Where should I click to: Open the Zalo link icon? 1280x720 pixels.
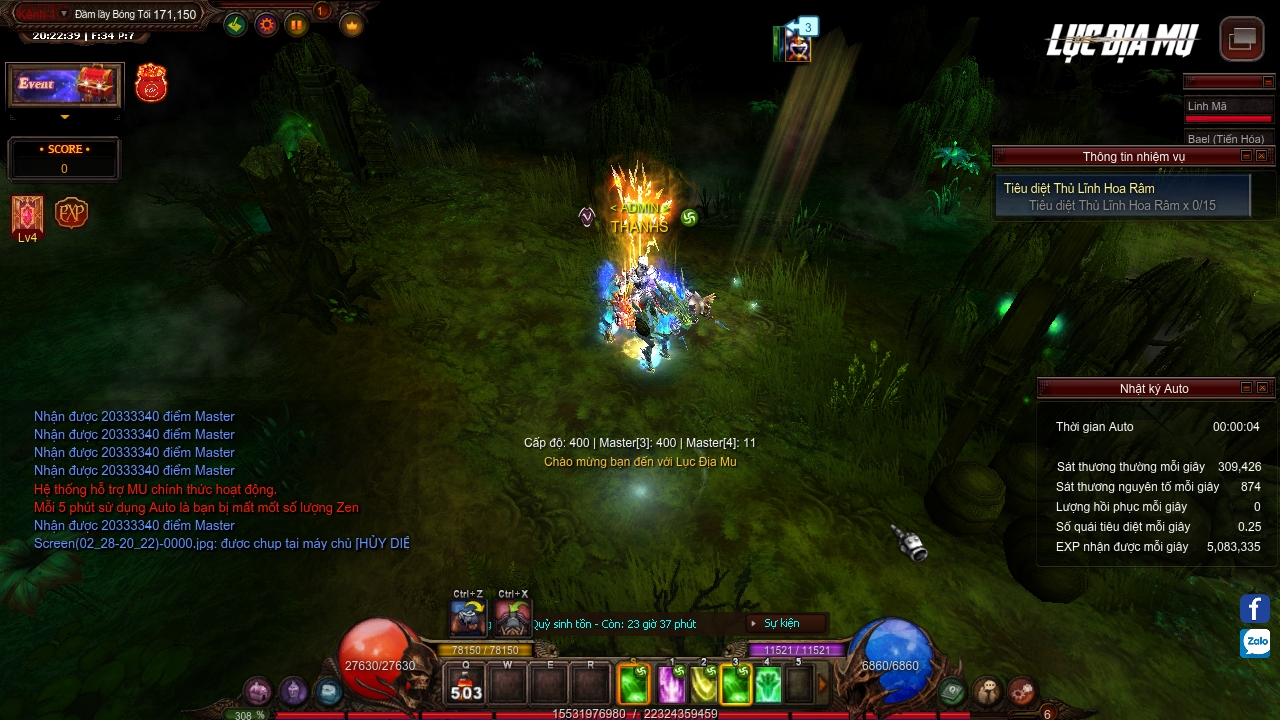point(1255,642)
